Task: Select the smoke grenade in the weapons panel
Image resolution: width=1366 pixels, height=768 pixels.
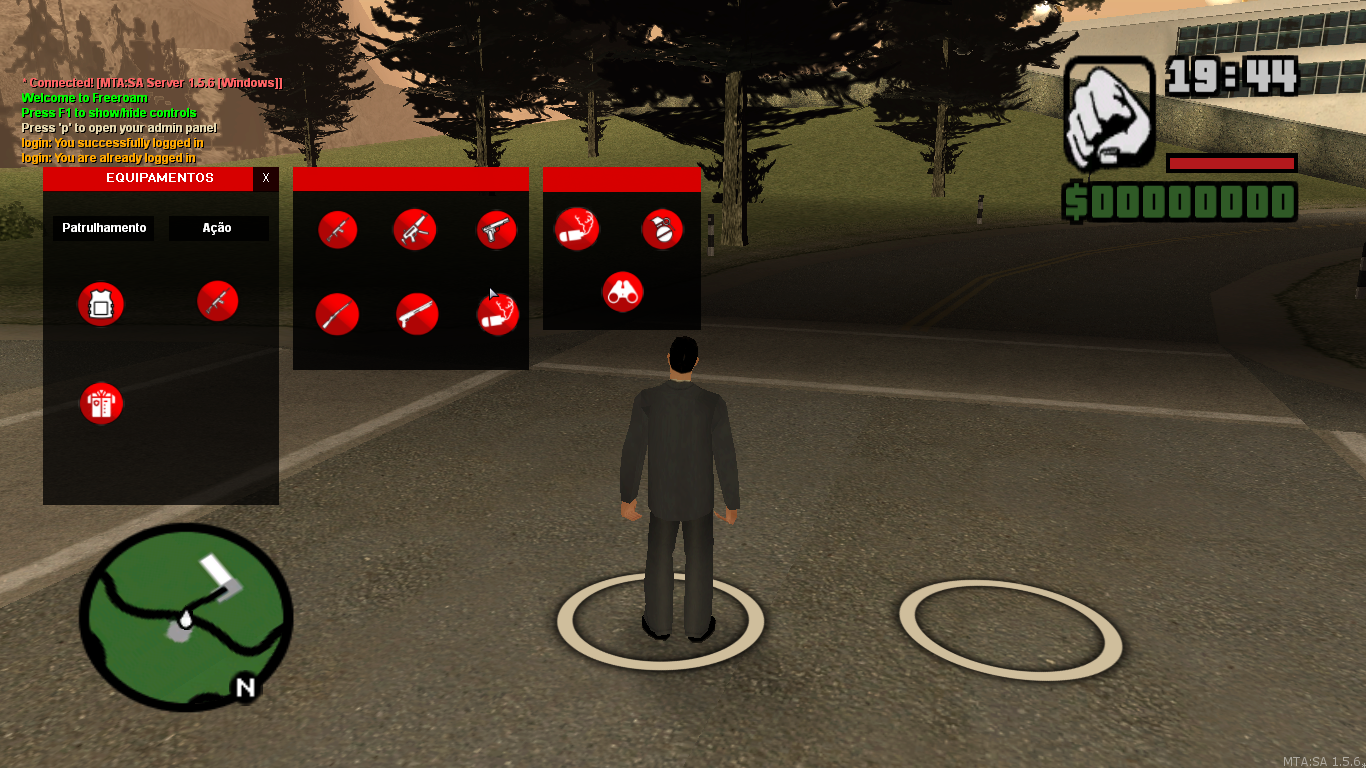Action: 497,315
